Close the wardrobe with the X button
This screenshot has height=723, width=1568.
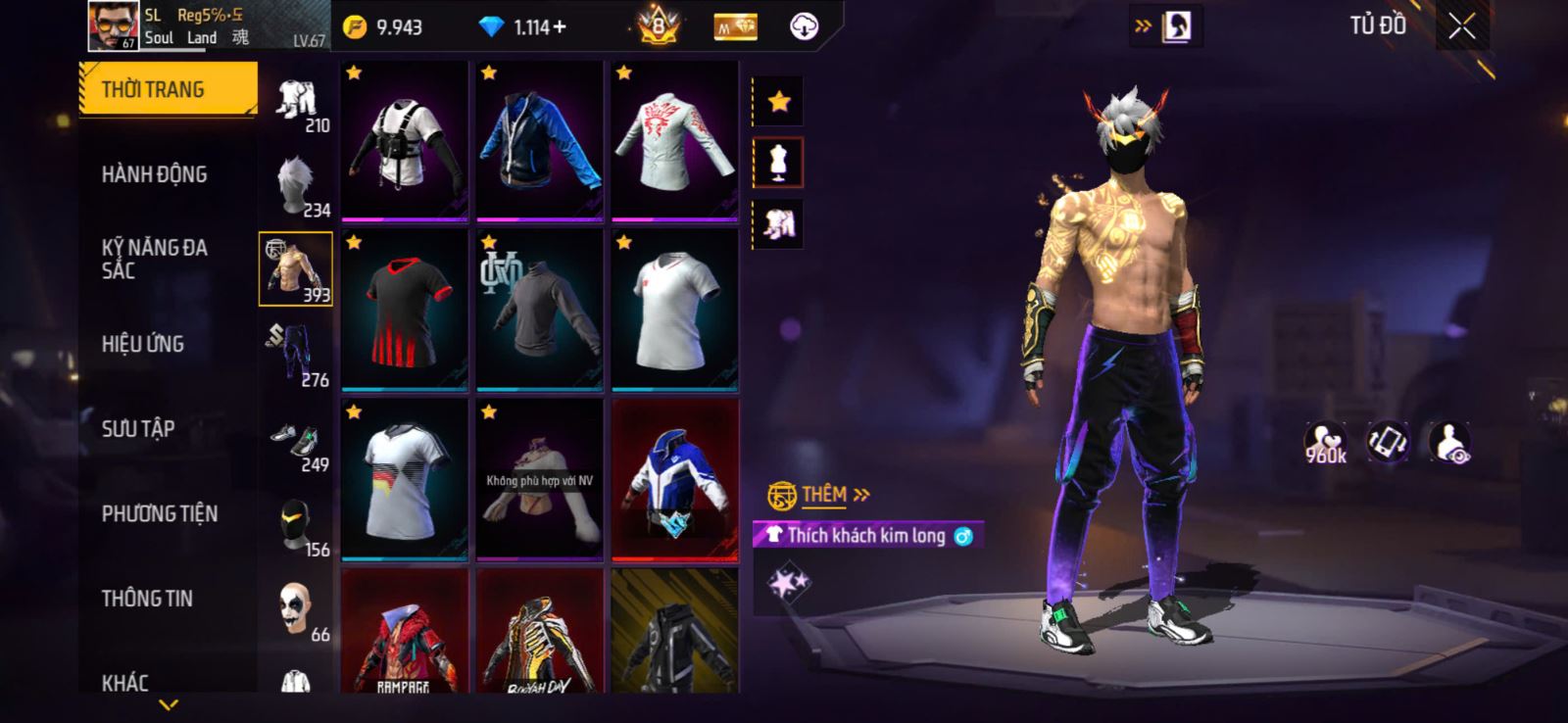pyautogui.click(x=1461, y=26)
